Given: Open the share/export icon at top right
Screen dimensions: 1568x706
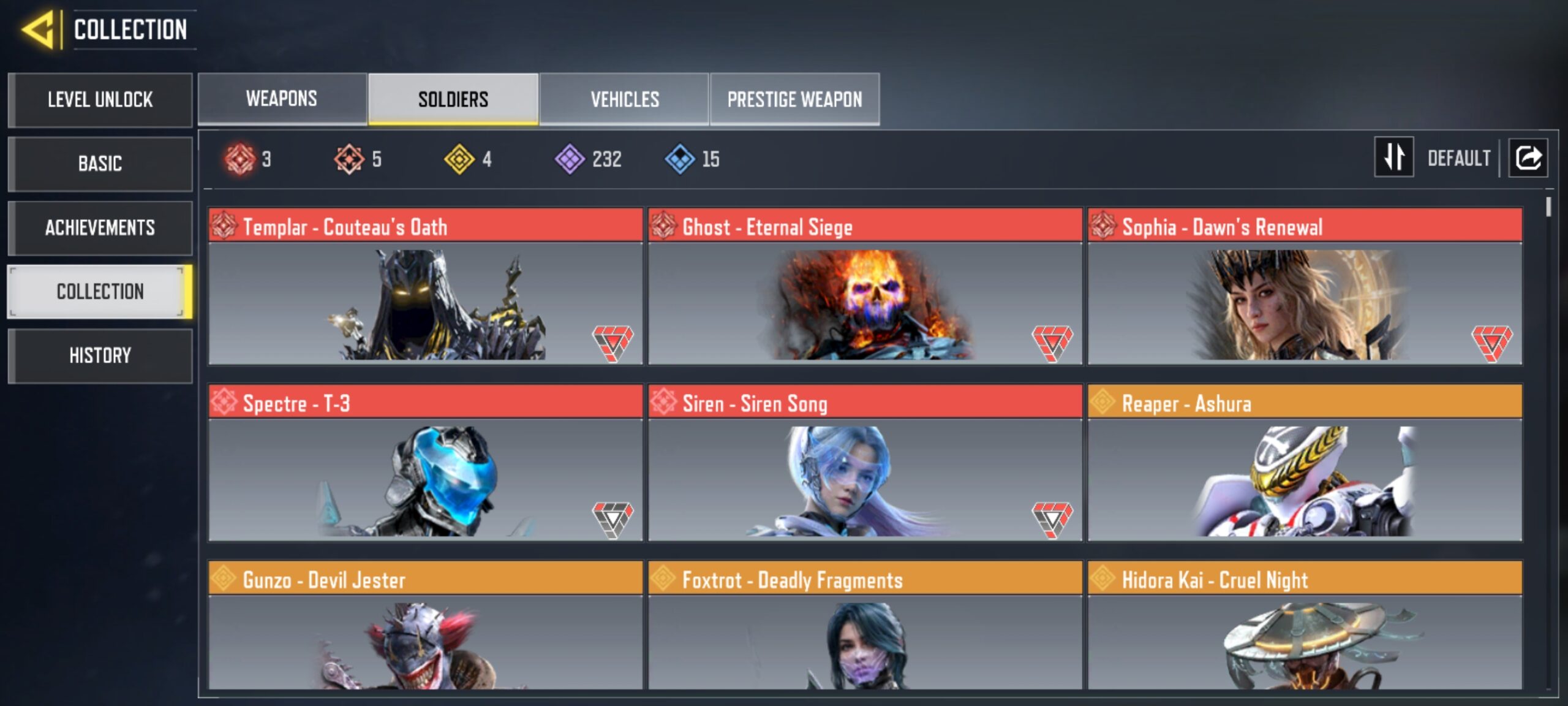Looking at the screenshot, I should coord(1529,158).
